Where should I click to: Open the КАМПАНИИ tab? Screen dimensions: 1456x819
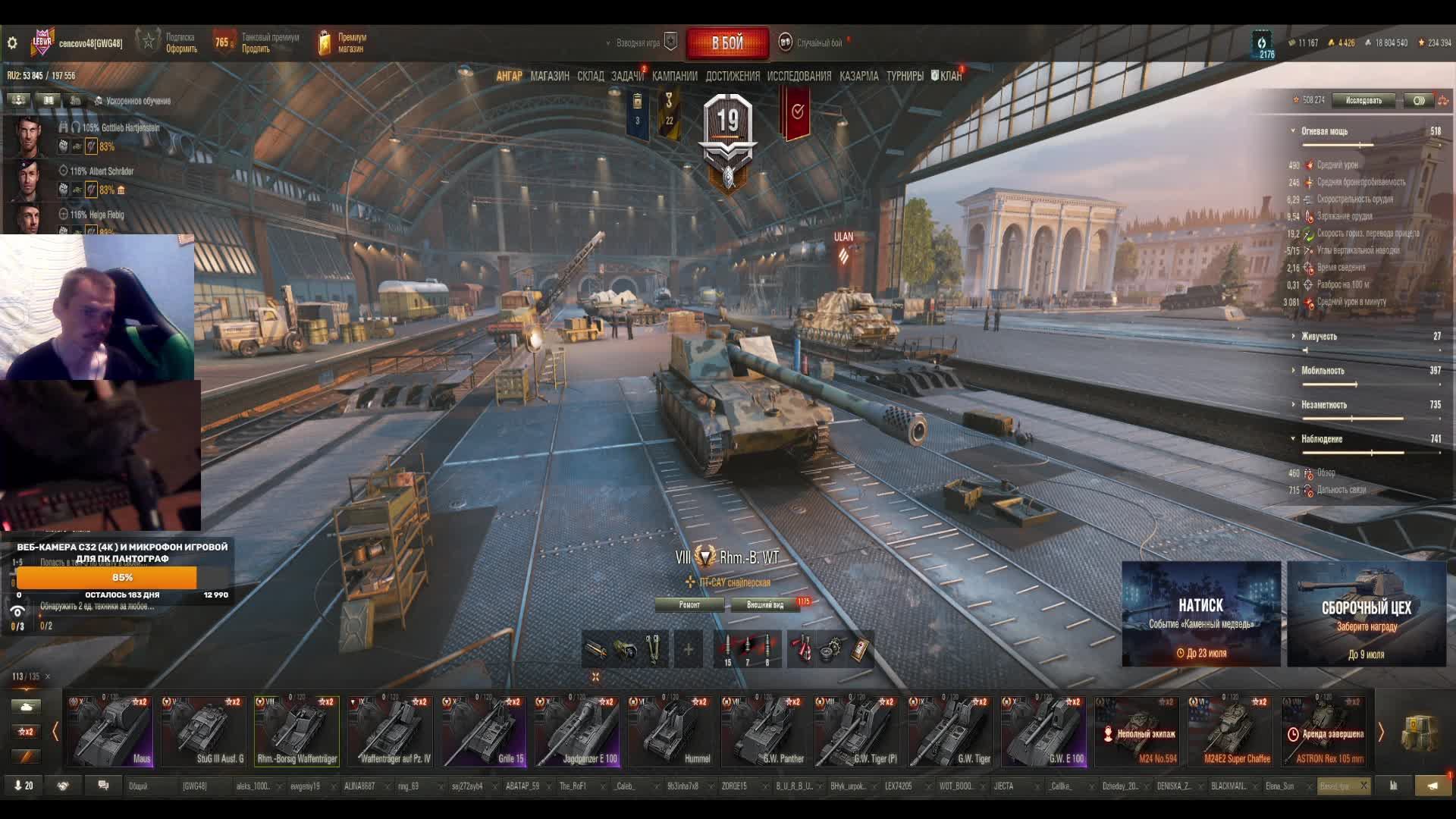click(674, 76)
